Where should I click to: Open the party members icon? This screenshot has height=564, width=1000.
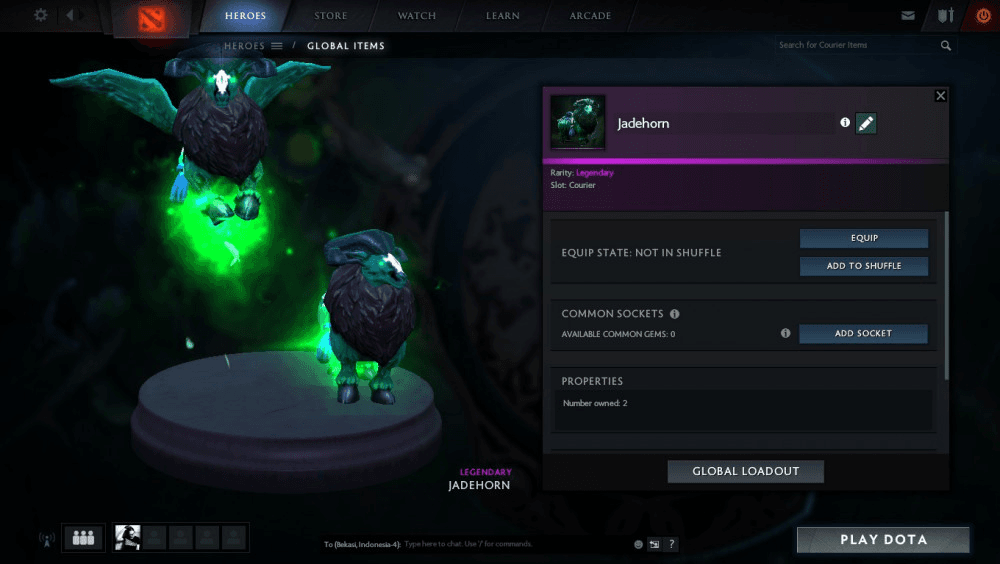[x=83, y=538]
